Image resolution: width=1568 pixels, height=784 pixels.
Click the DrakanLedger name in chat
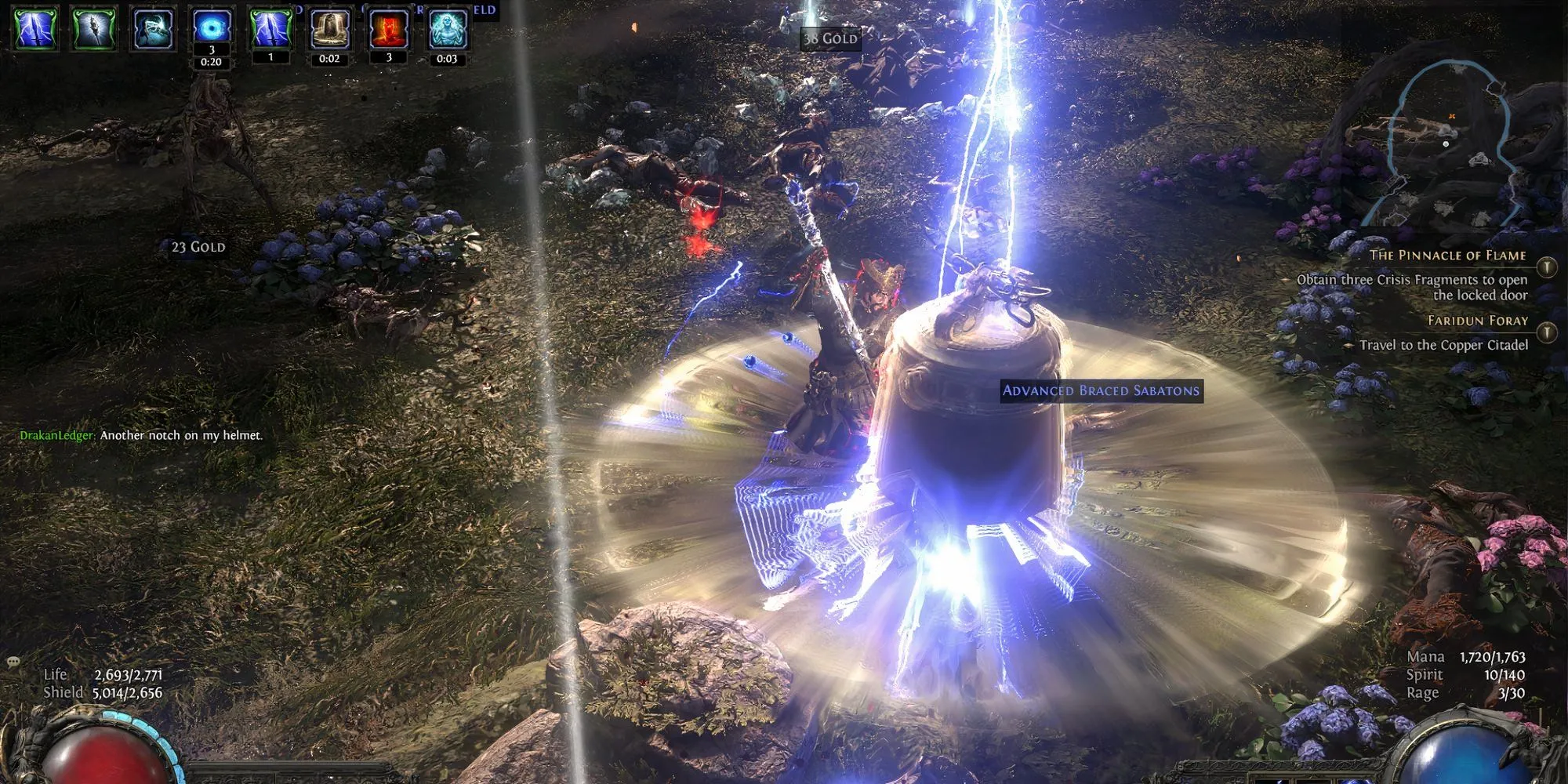(x=56, y=435)
